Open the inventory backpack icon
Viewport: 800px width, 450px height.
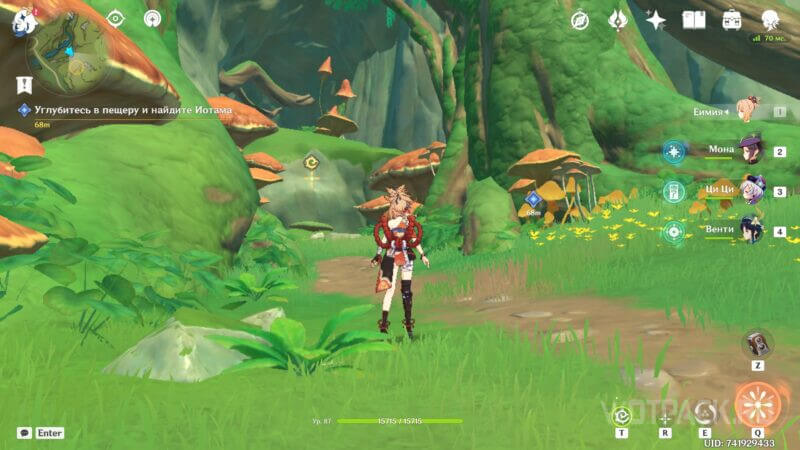(732, 20)
